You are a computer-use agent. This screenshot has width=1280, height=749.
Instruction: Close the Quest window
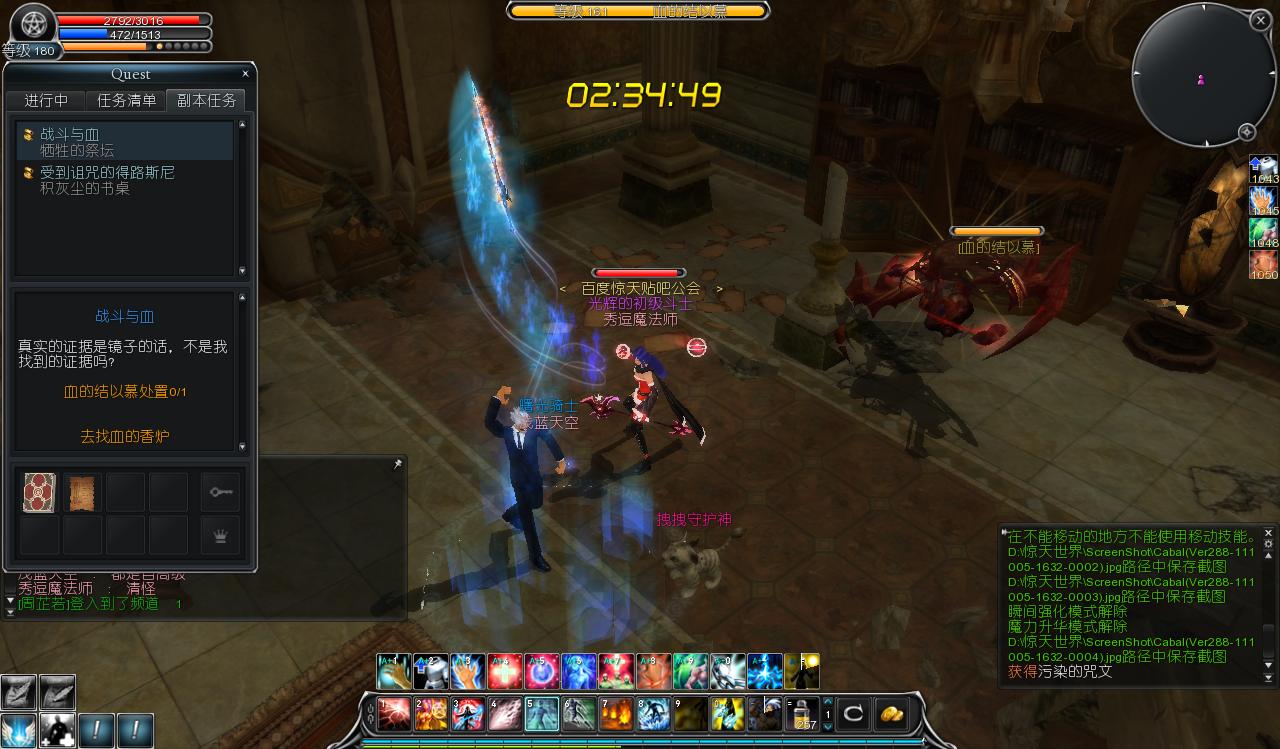[246, 74]
